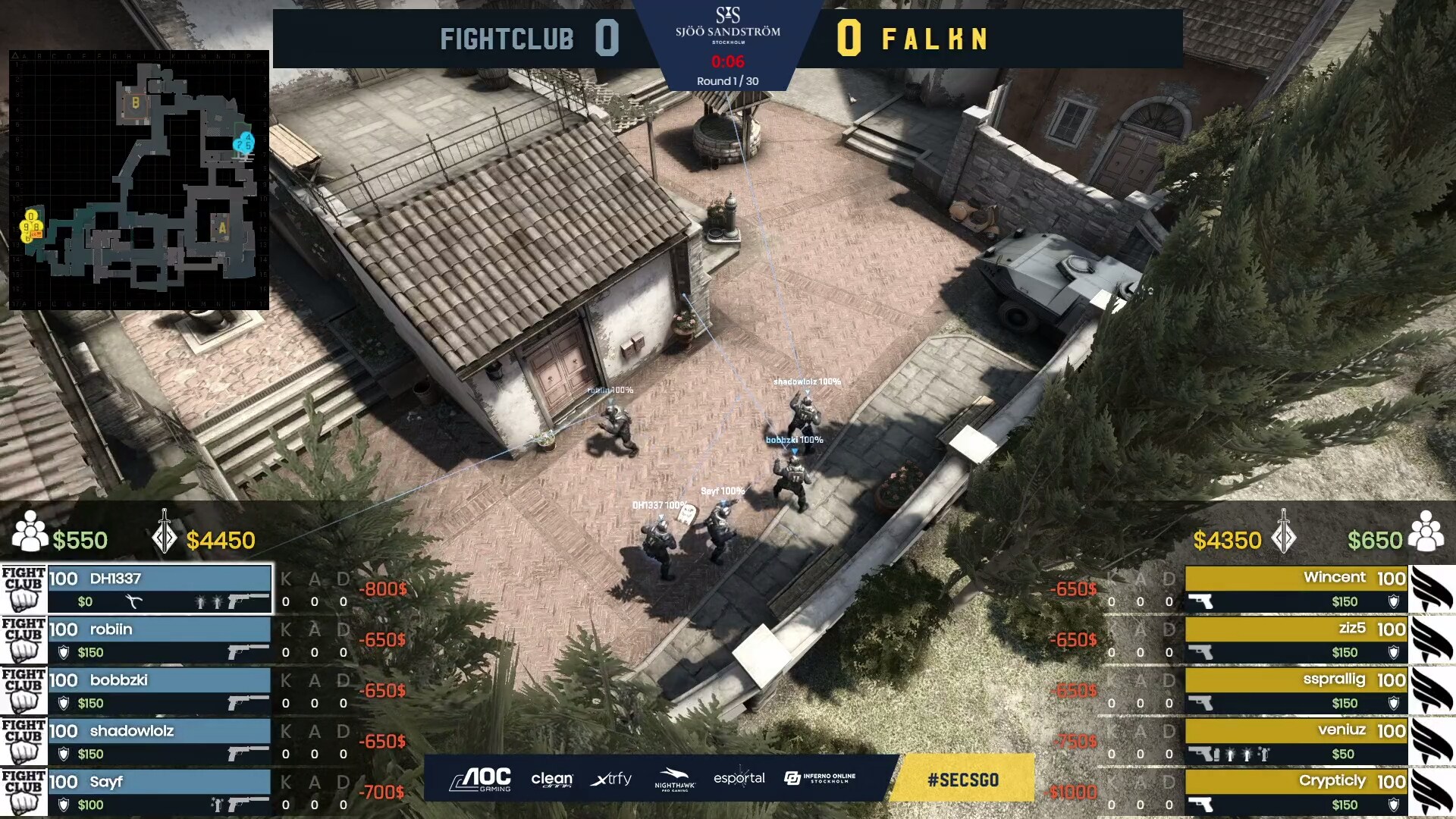This screenshot has width=1456, height=819.
Task: Toggle bobbzki's kevlar shield icon
Action: coord(64,704)
